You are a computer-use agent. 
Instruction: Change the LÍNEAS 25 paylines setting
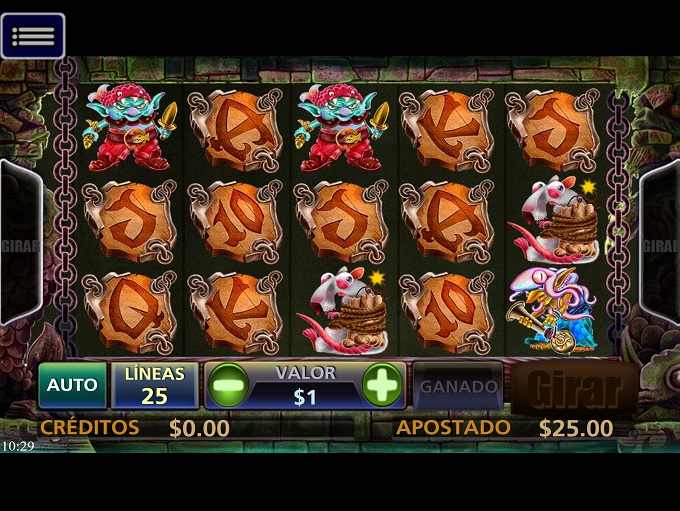pos(154,385)
